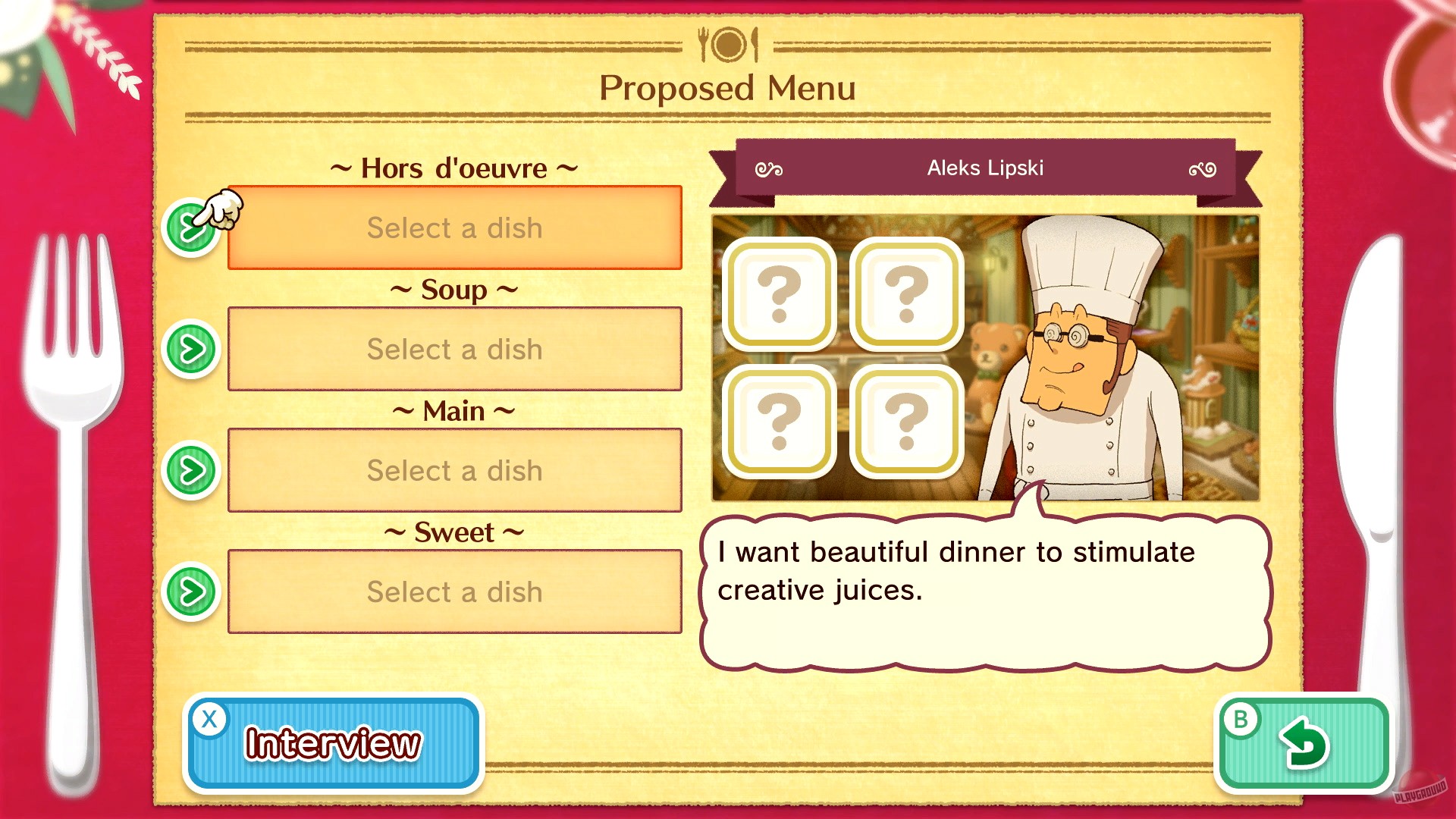Click the Aleks Lipski name banner
This screenshot has height=819, width=1456.
click(984, 168)
